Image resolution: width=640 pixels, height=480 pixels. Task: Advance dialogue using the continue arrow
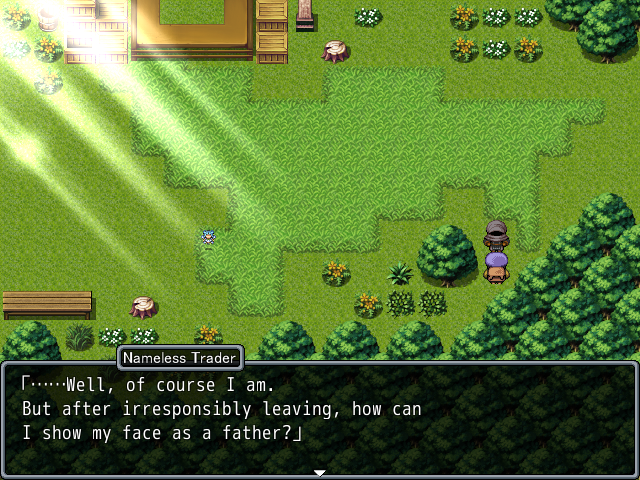coord(319,472)
